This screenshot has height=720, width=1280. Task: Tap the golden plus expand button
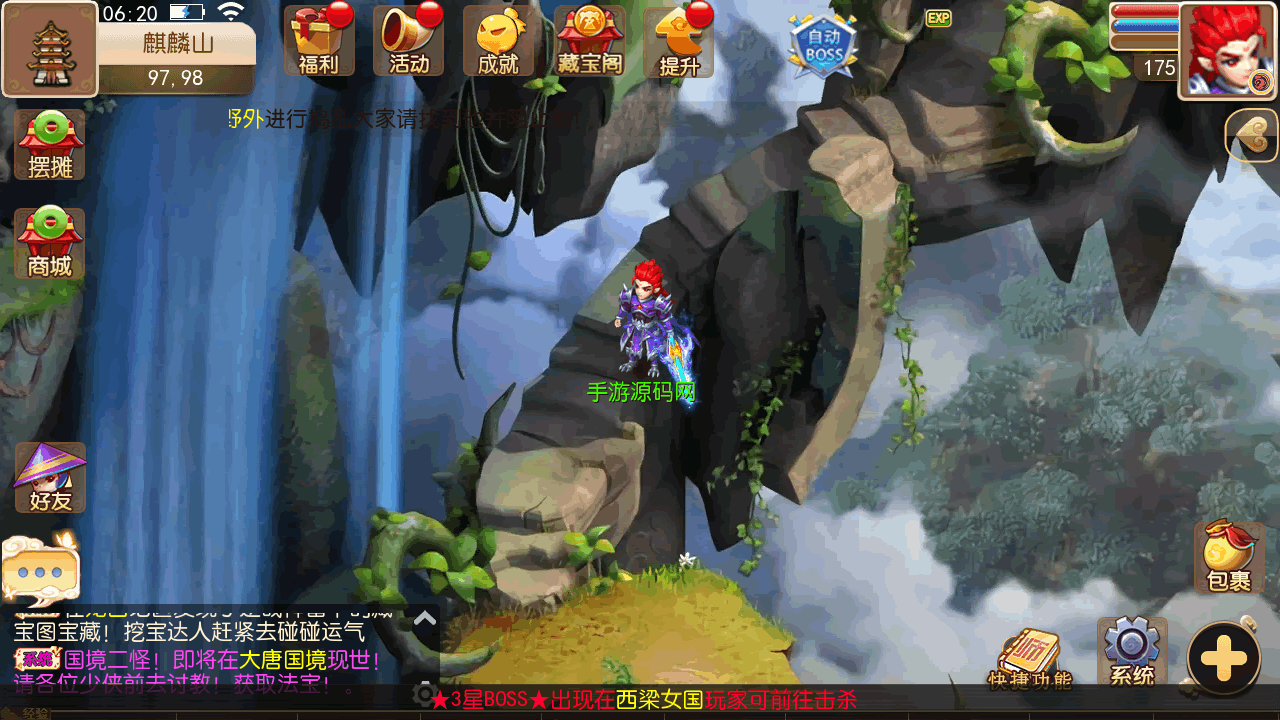tap(1223, 659)
